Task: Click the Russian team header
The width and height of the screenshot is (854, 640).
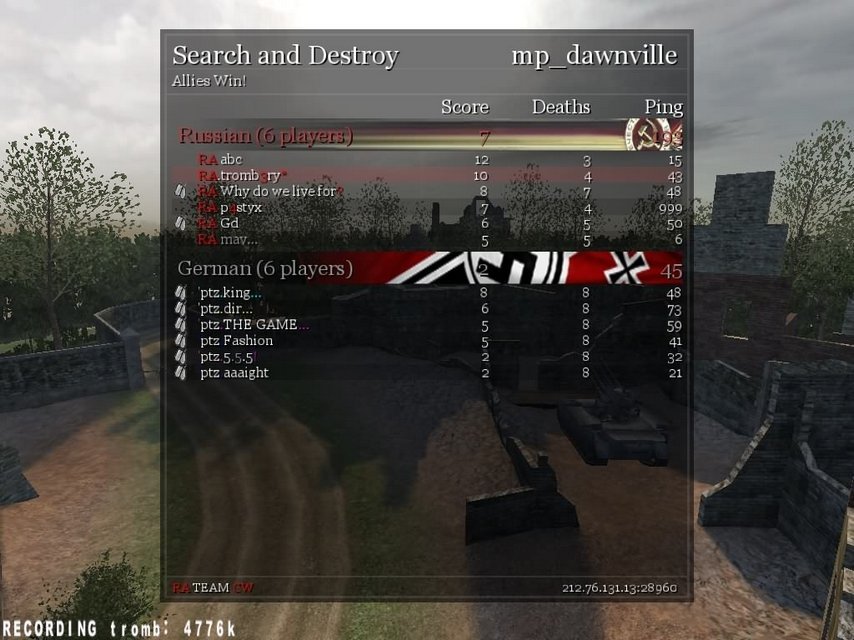Action: (x=266, y=136)
